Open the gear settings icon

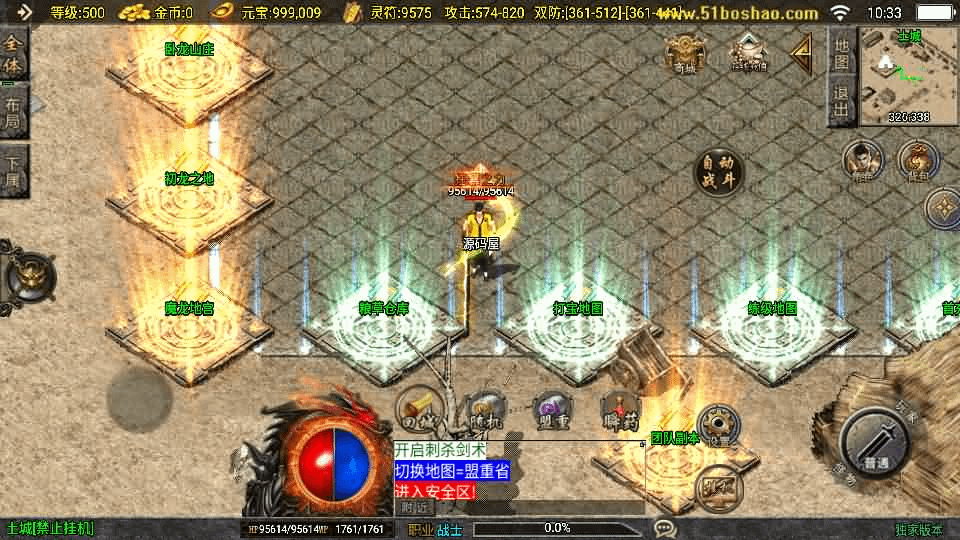(x=716, y=427)
